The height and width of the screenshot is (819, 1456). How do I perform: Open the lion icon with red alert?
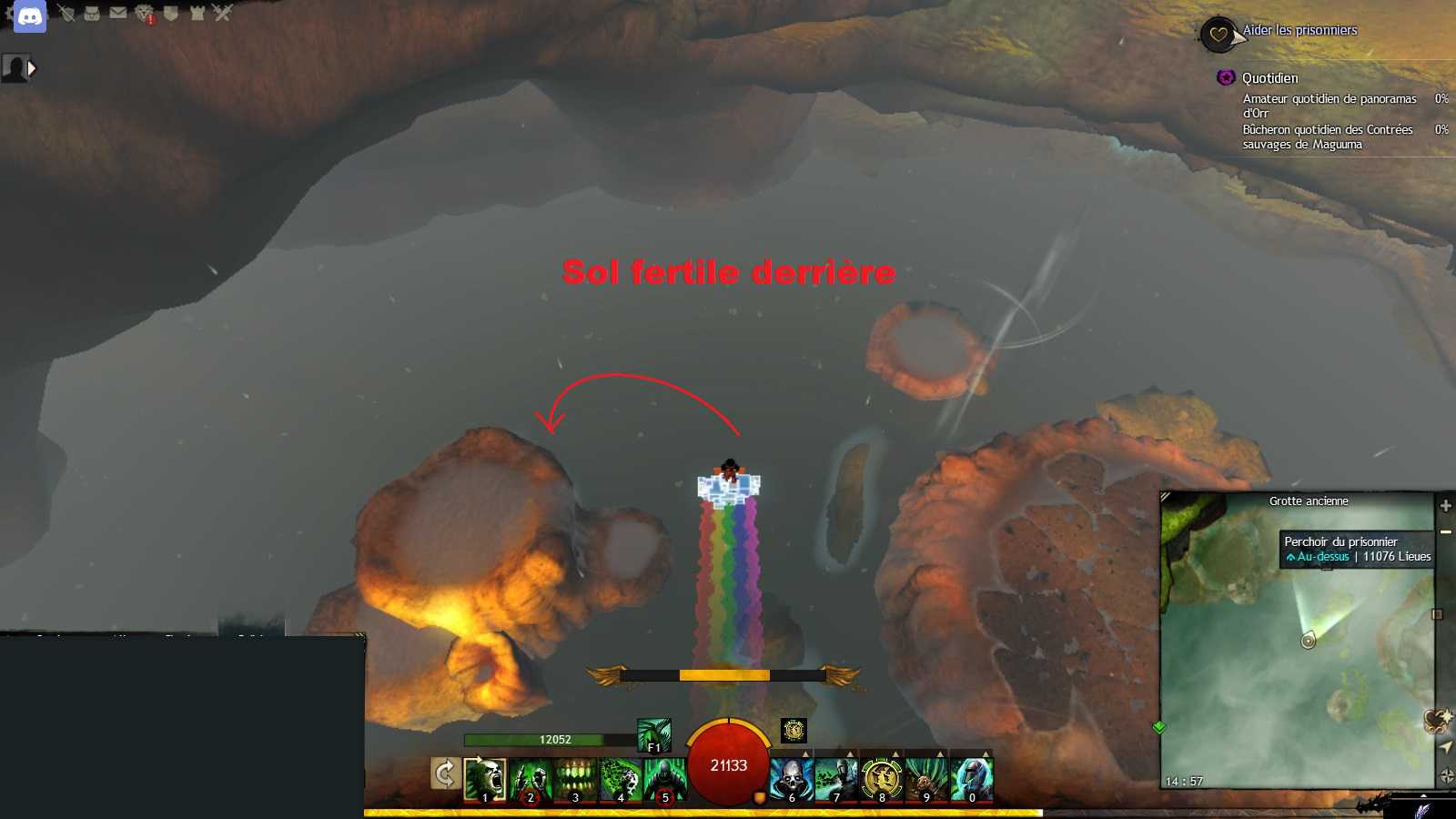pyautogui.click(x=145, y=14)
